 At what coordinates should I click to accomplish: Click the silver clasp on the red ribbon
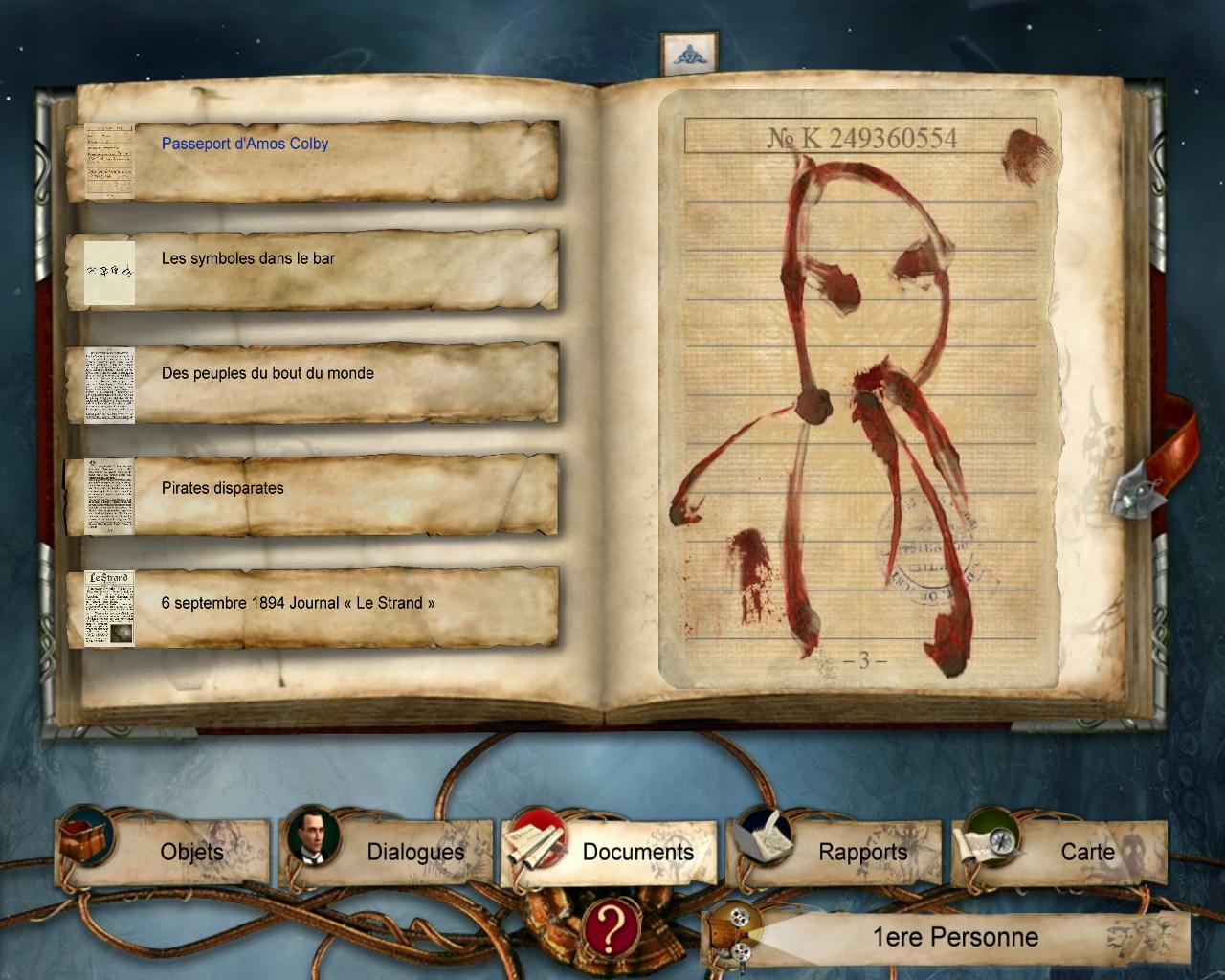pyautogui.click(x=1137, y=490)
